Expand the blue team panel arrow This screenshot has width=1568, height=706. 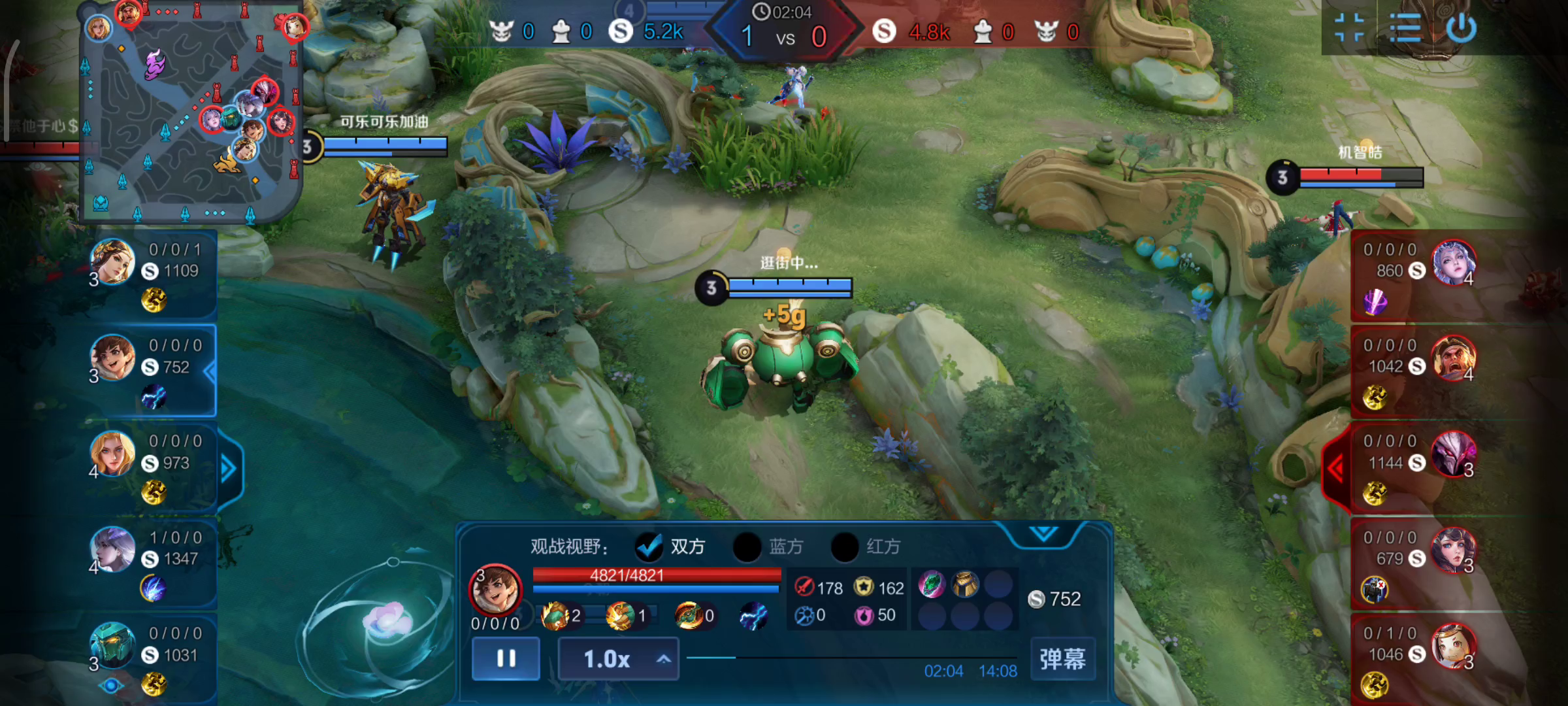pyautogui.click(x=229, y=468)
